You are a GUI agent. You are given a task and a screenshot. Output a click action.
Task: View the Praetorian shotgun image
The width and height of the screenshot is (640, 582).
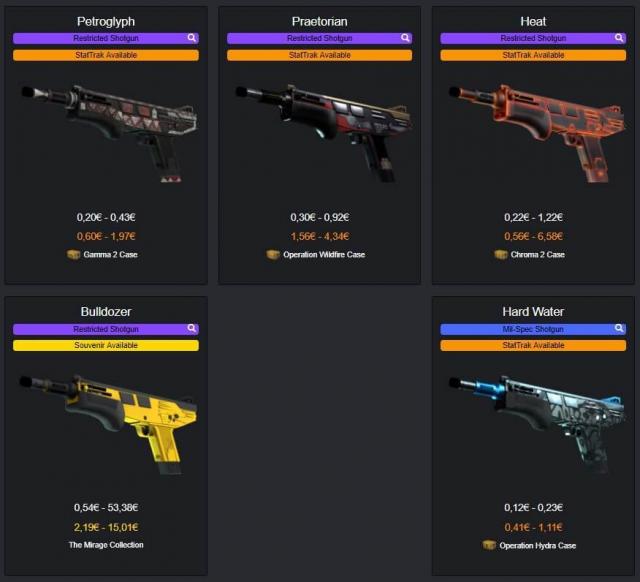click(x=318, y=130)
